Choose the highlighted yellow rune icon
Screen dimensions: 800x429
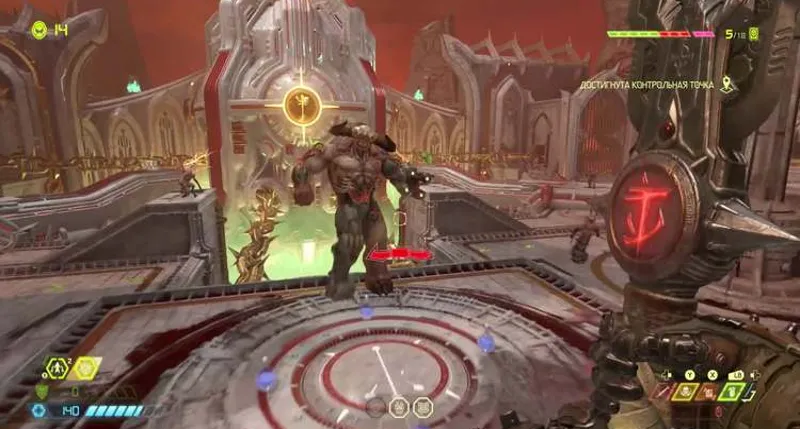(84, 369)
